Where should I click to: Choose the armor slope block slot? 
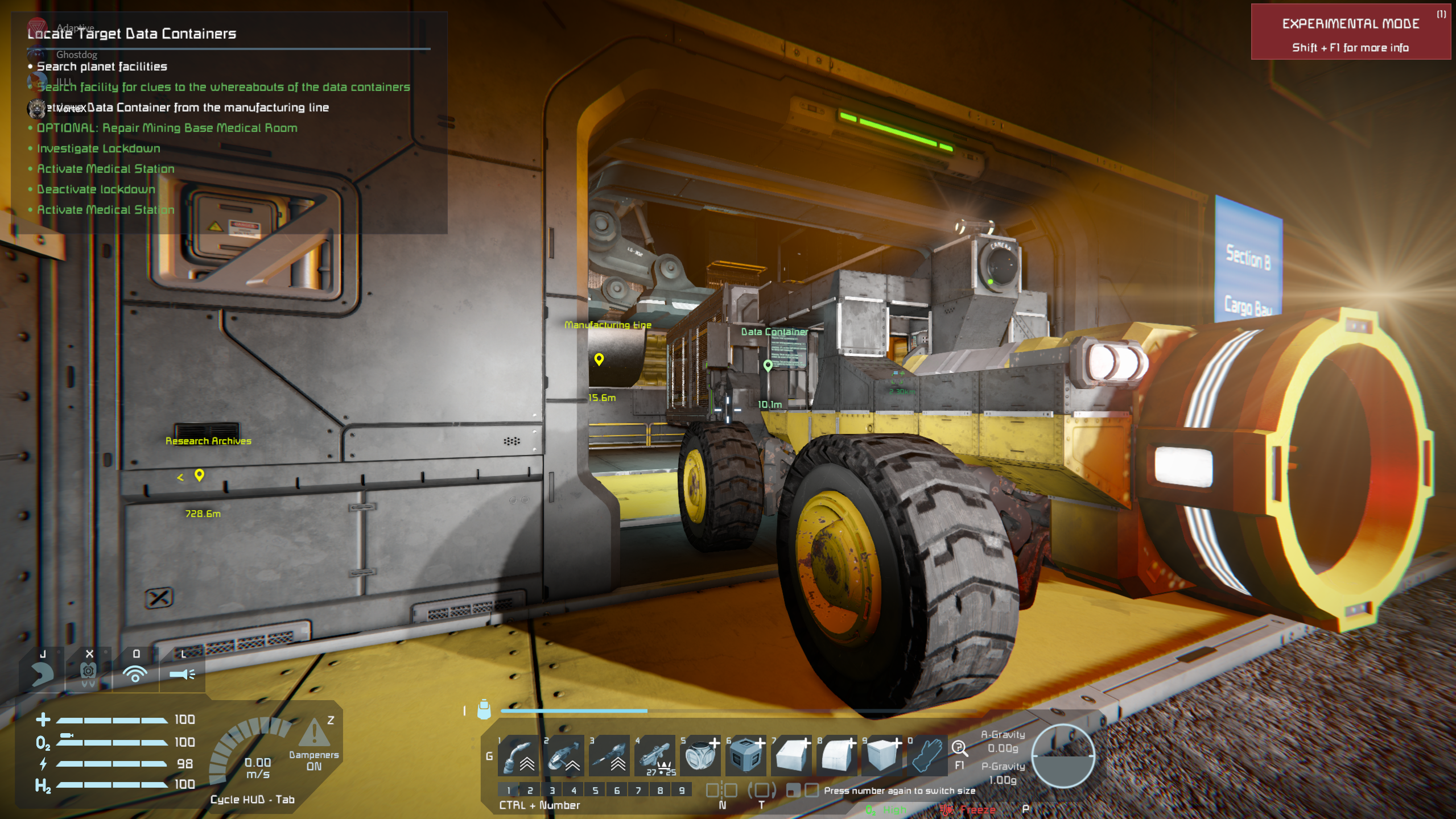click(791, 756)
